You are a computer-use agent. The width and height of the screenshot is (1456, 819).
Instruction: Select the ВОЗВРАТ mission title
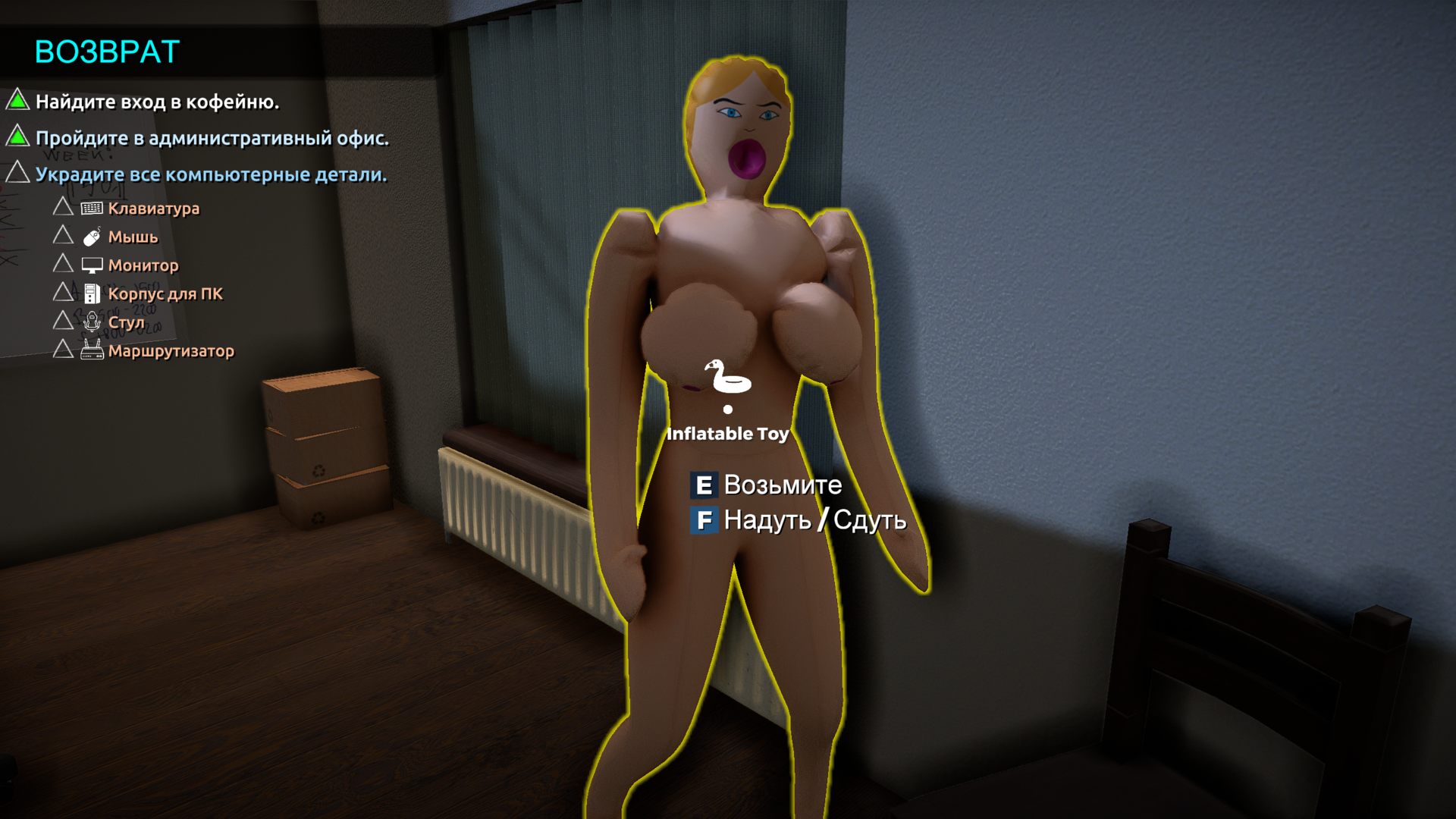107,52
